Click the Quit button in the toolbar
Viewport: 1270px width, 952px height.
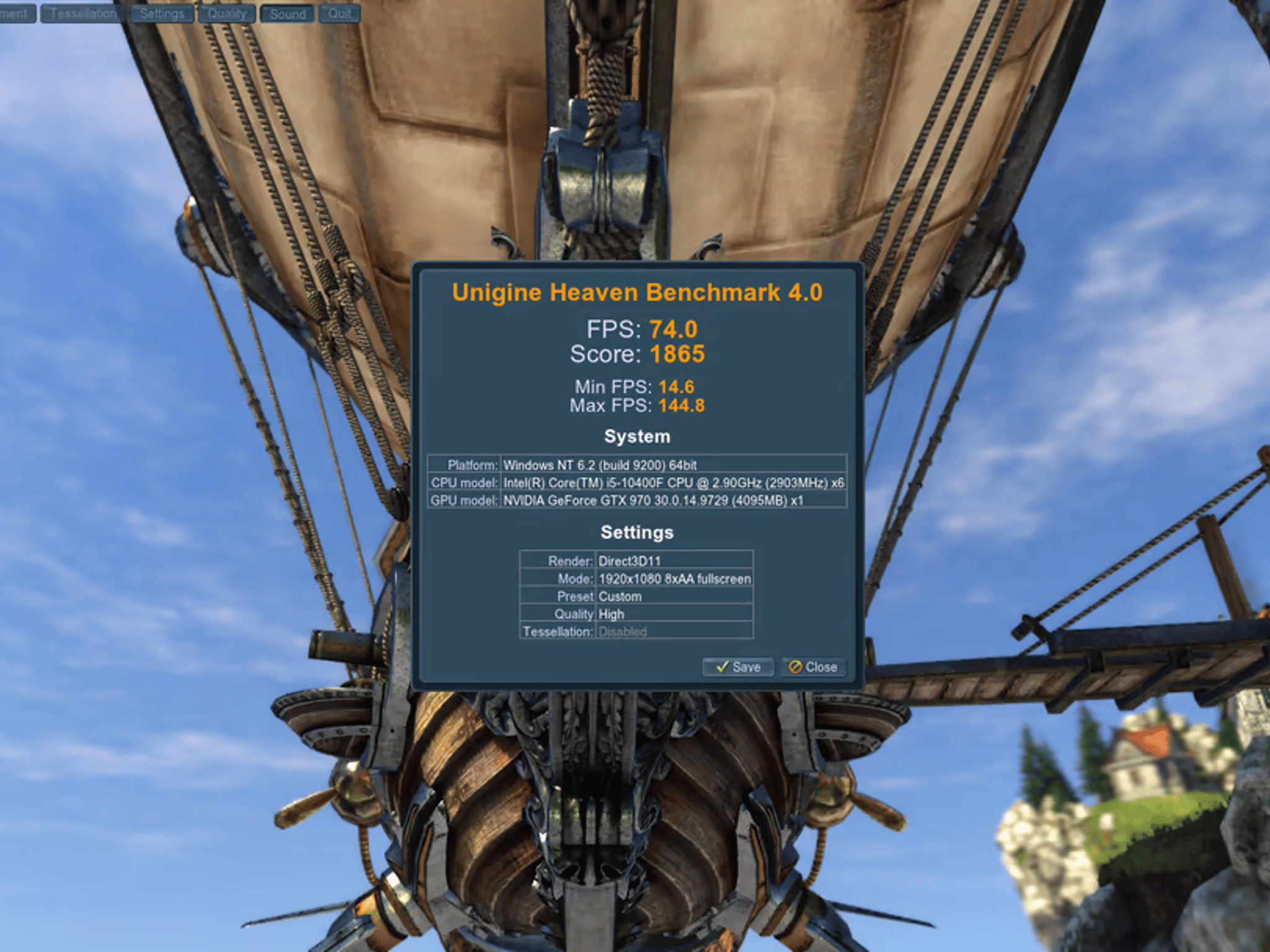[340, 13]
